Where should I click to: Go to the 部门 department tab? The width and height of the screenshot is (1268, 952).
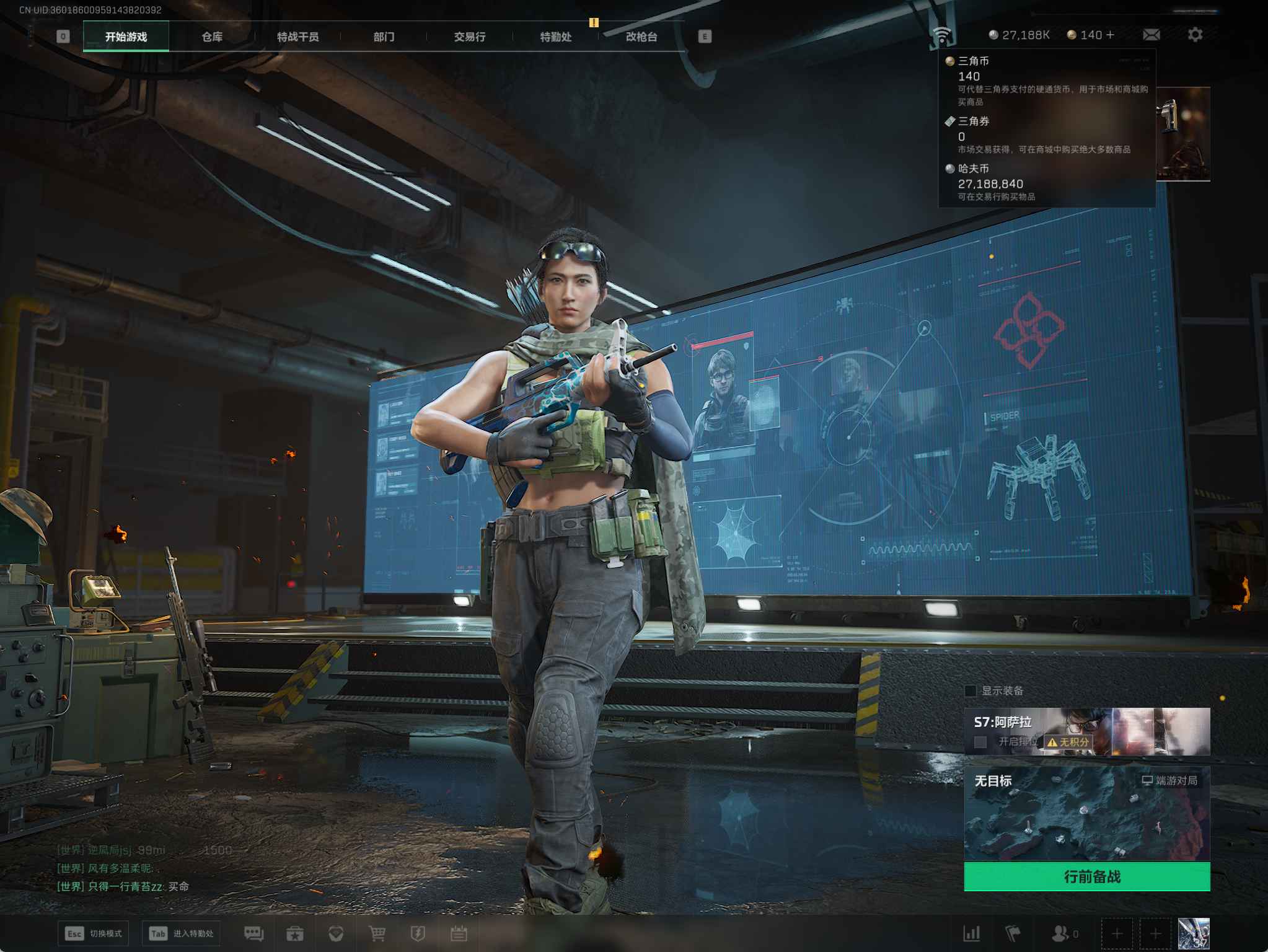(384, 37)
